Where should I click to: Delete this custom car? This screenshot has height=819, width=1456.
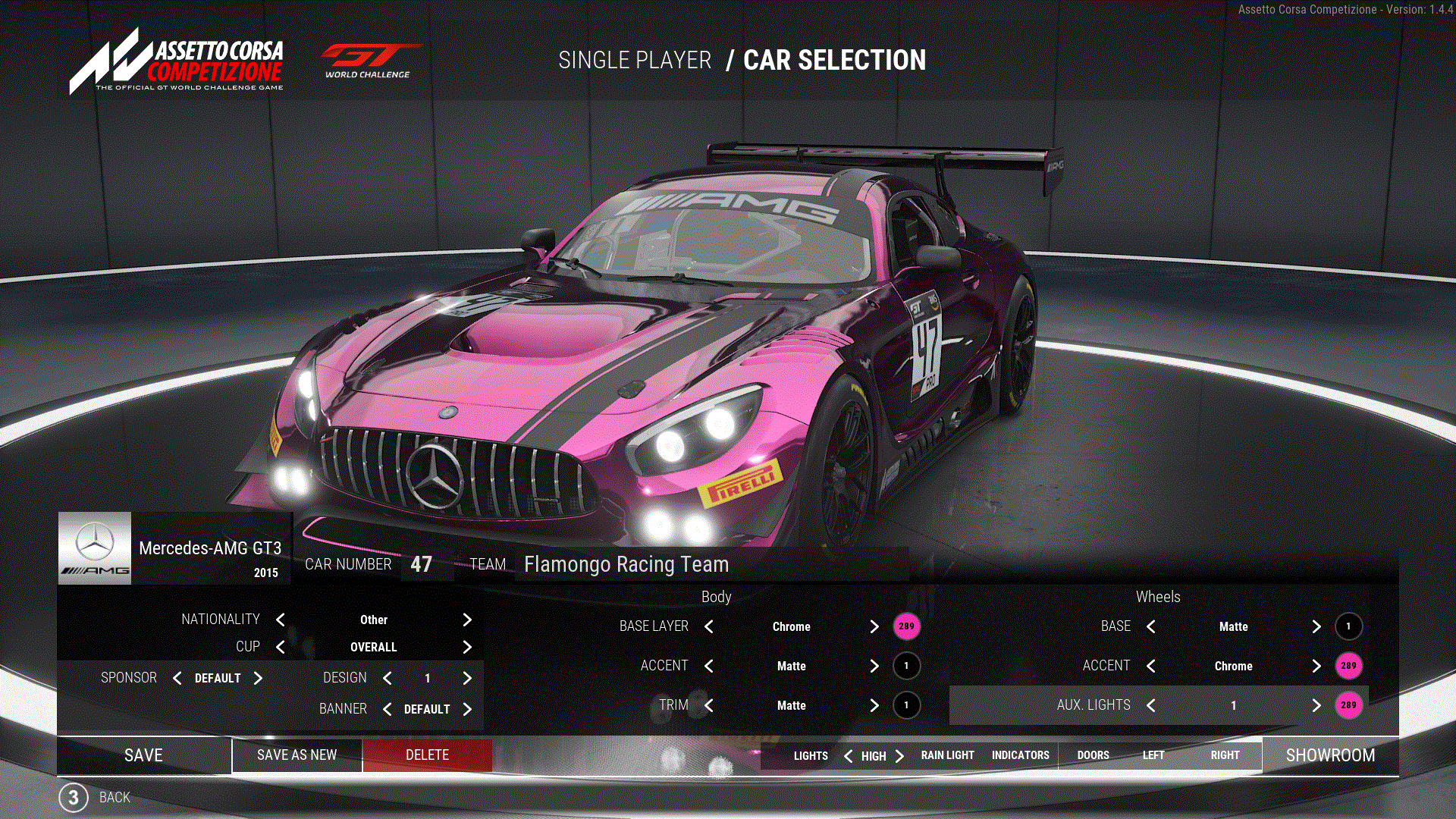tap(427, 755)
